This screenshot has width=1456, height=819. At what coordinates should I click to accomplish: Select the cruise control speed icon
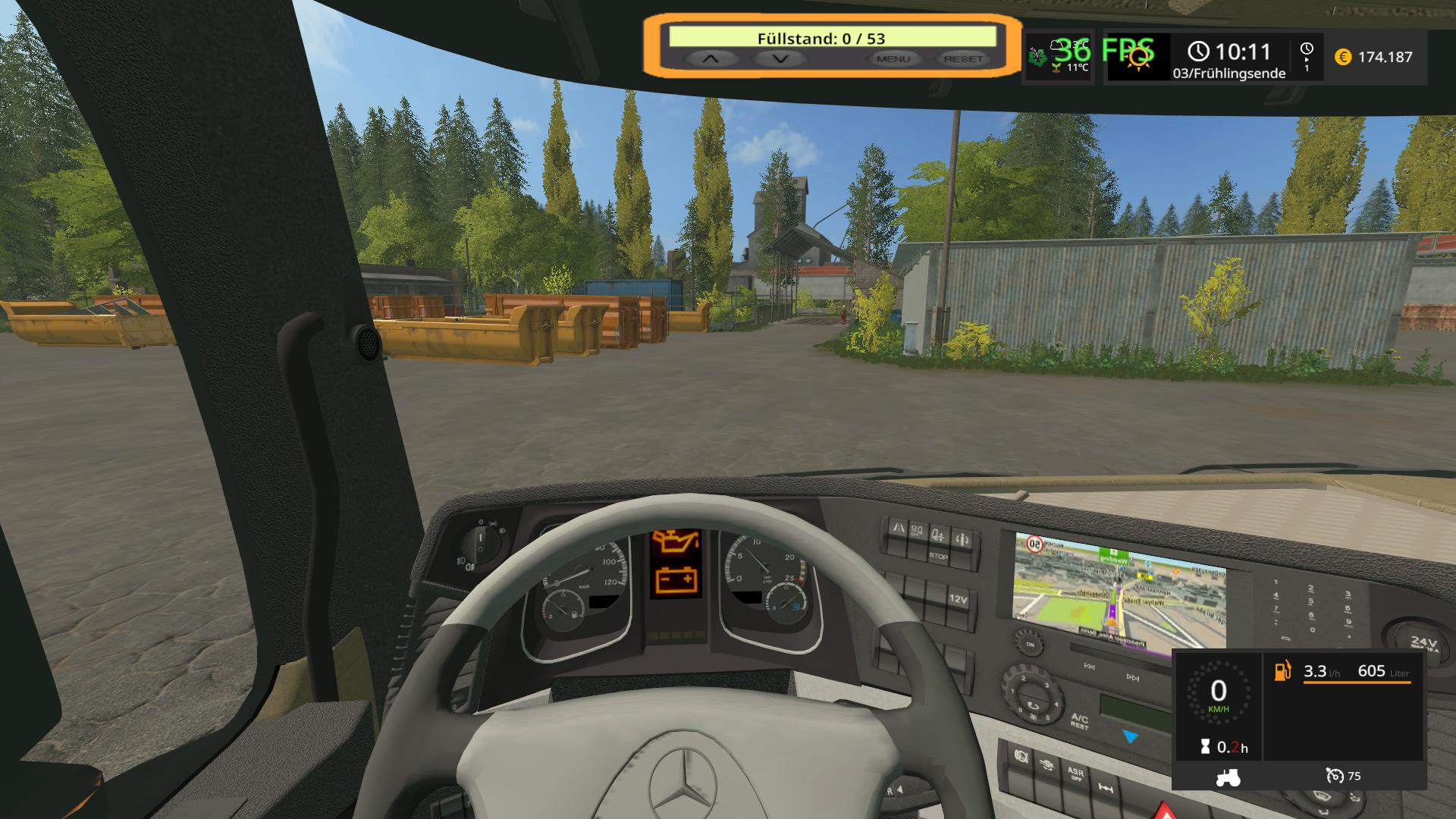tap(1335, 776)
